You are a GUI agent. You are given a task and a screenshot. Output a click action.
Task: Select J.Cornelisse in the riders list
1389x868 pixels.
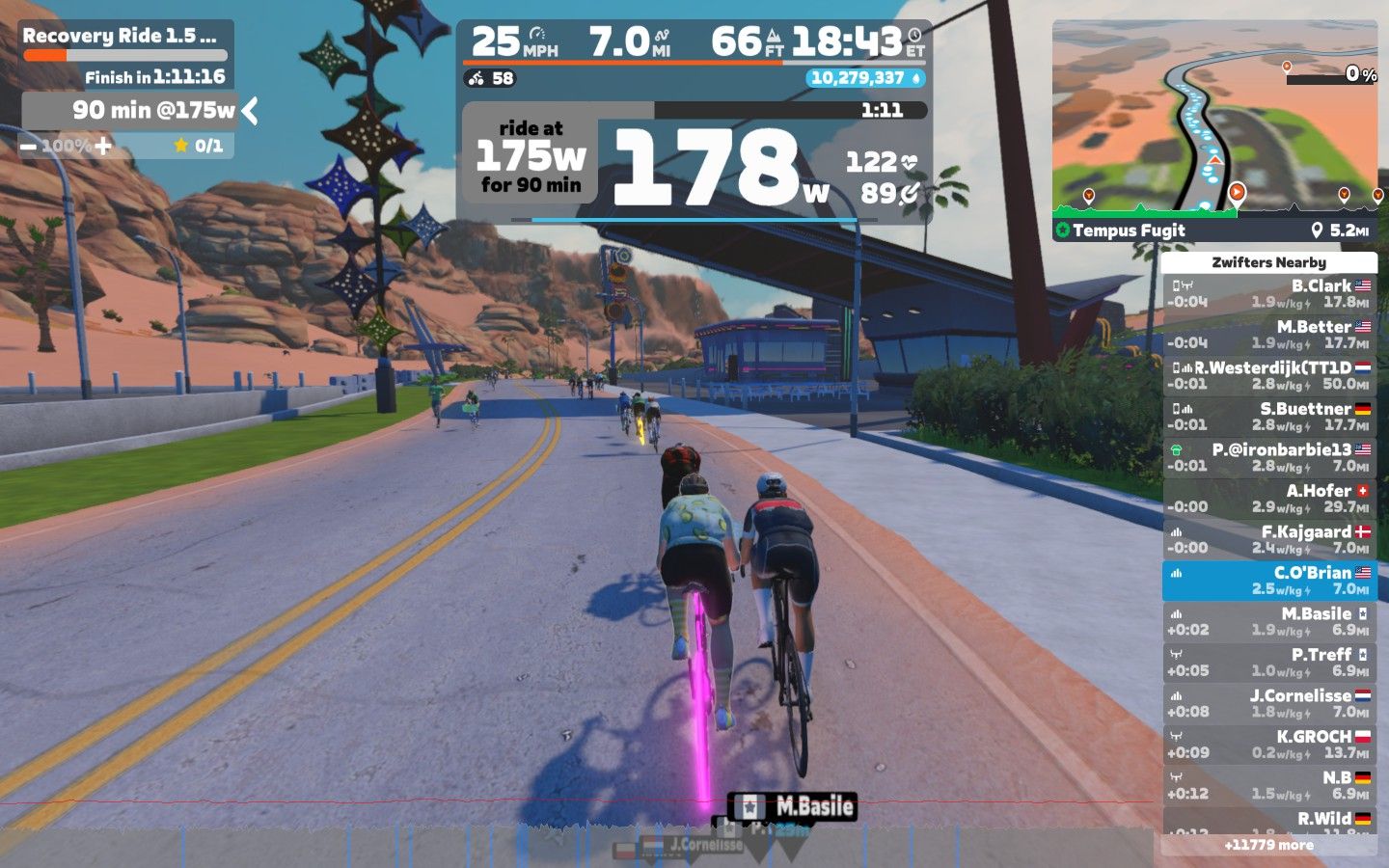(x=1268, y=703)
